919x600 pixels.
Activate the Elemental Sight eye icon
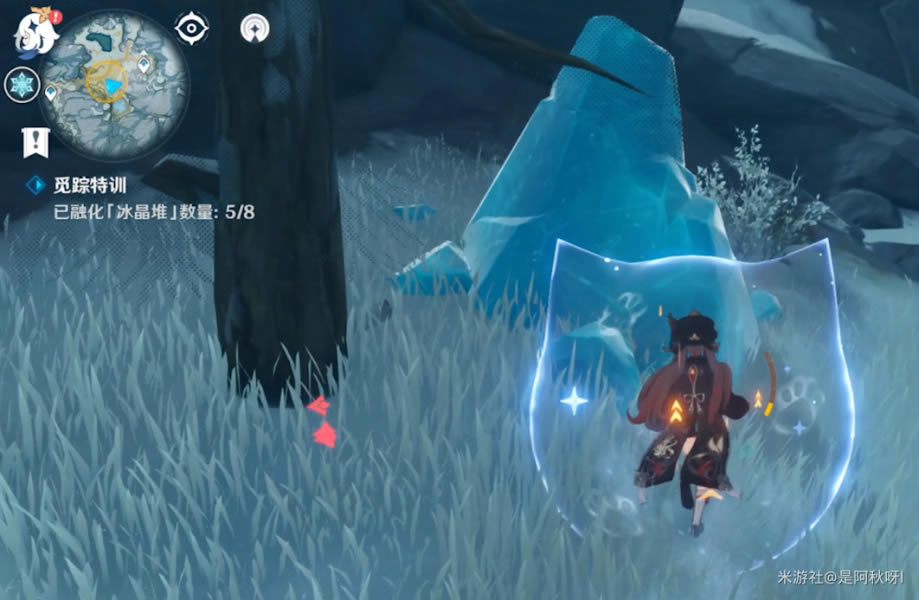[191, 28]
